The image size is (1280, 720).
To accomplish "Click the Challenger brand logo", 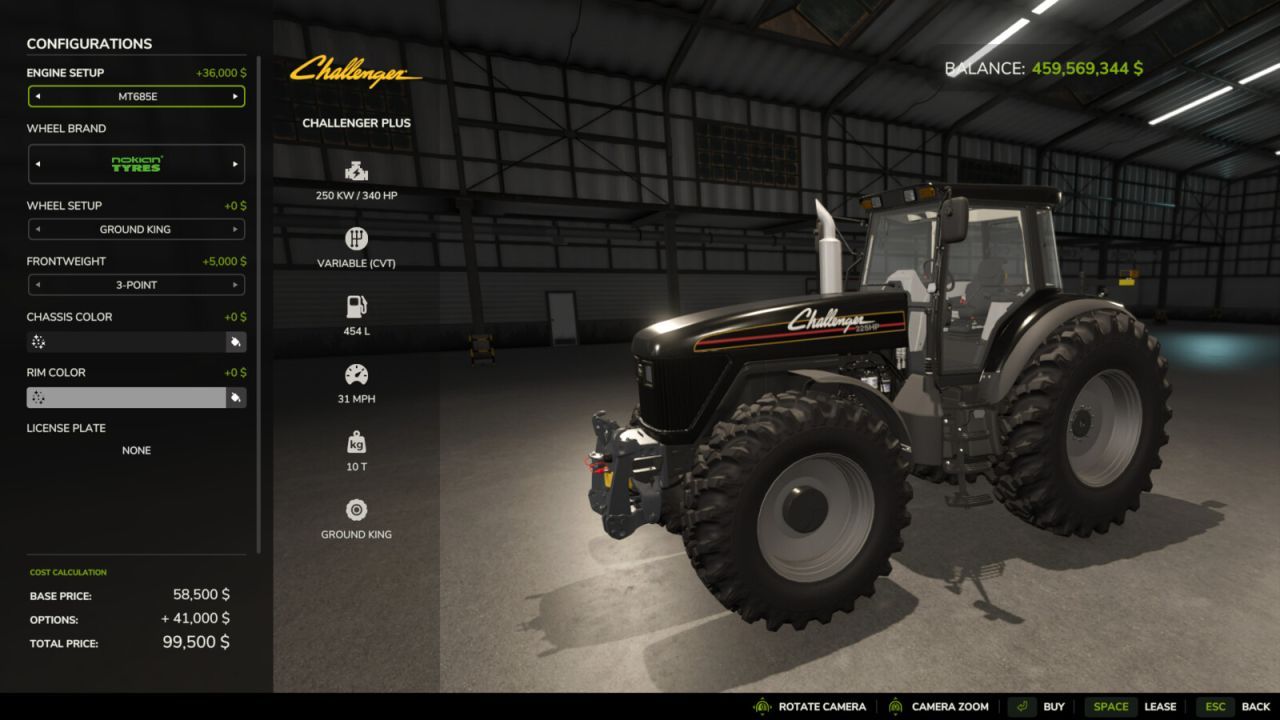I will tap(357, 72).
